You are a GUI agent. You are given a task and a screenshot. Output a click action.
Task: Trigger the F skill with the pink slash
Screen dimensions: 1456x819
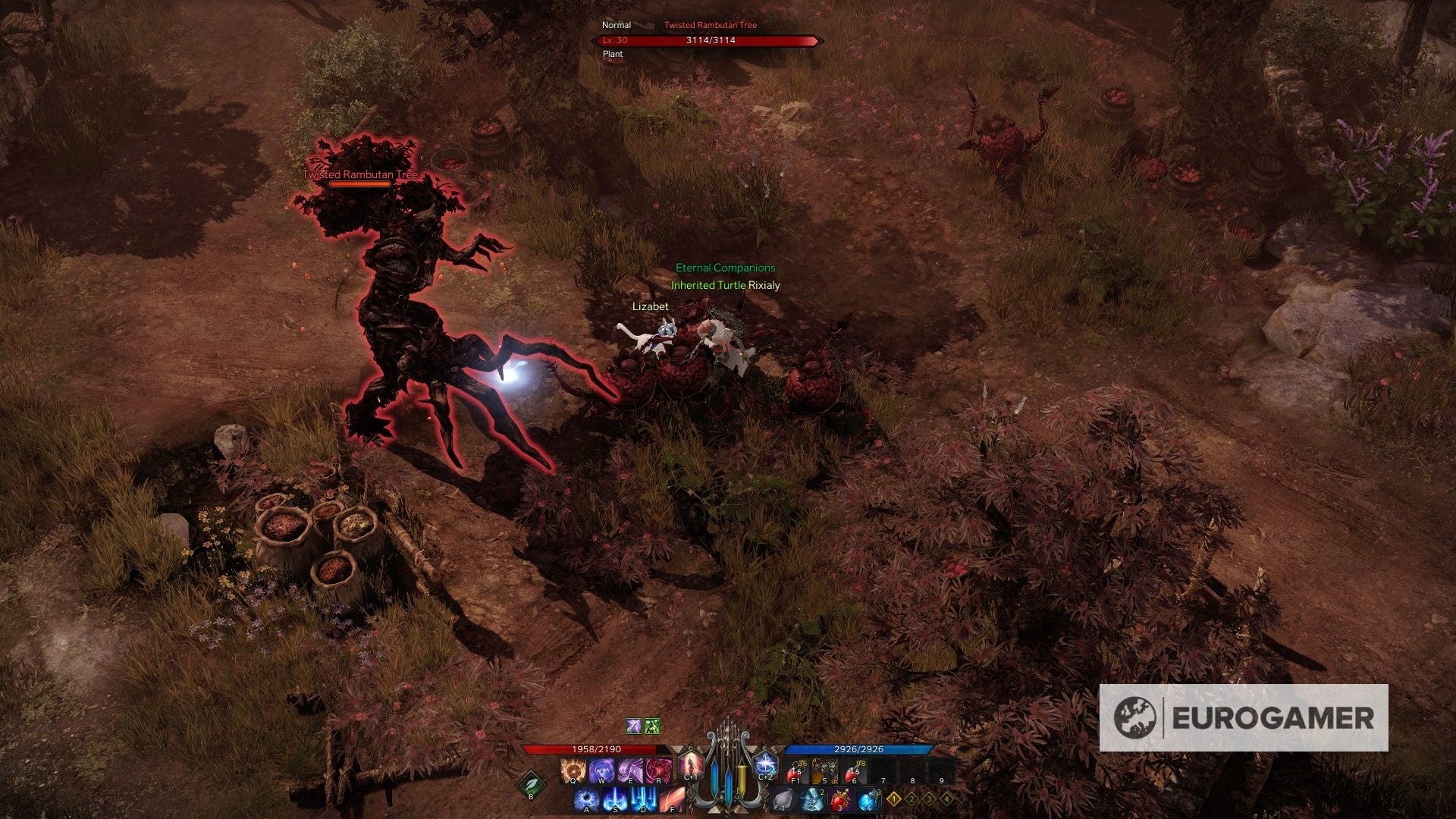pyautogui.click(x=673, y=800)
